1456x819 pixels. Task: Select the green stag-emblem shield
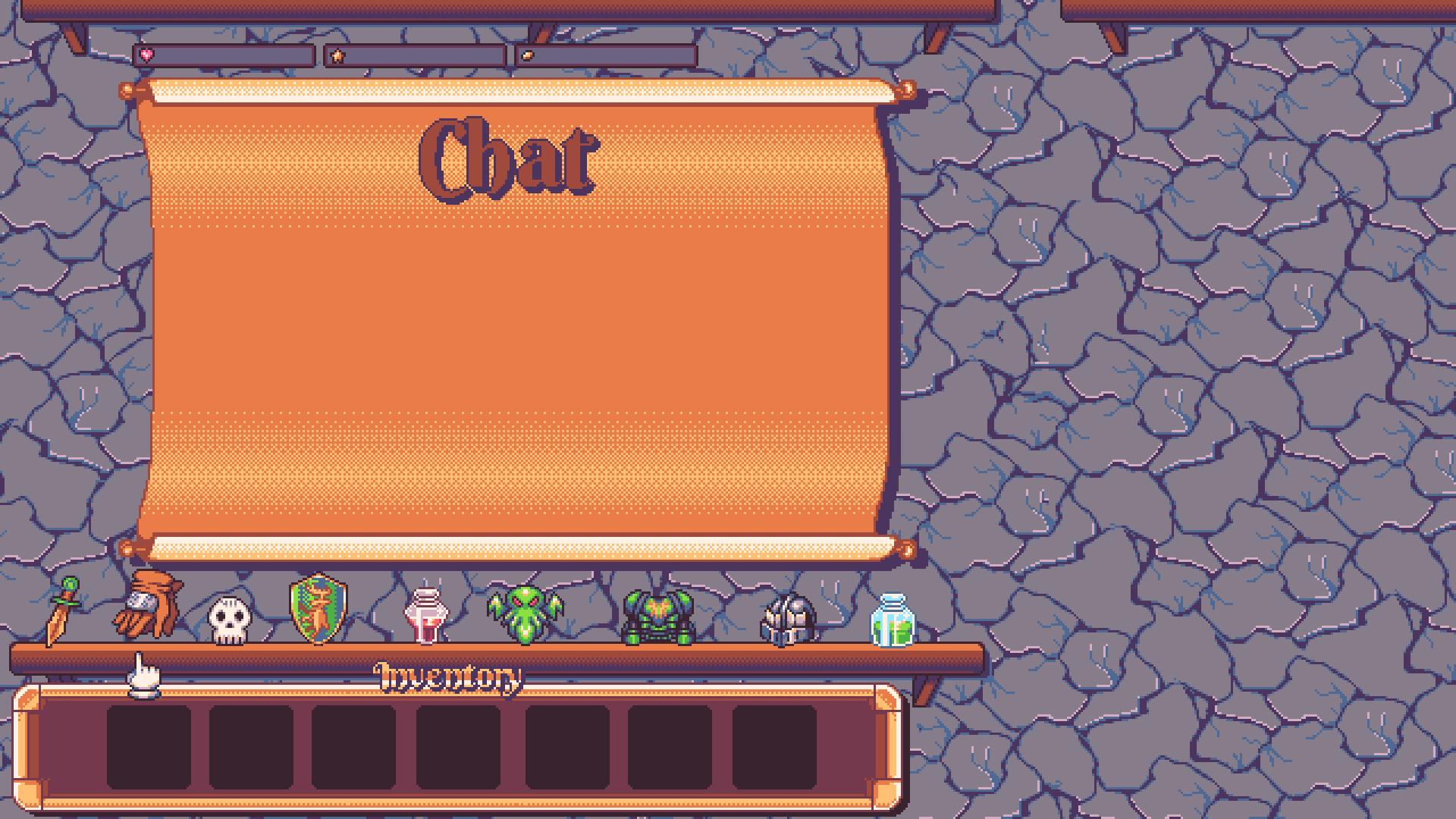pyautogui.click(x=318, y=609)
